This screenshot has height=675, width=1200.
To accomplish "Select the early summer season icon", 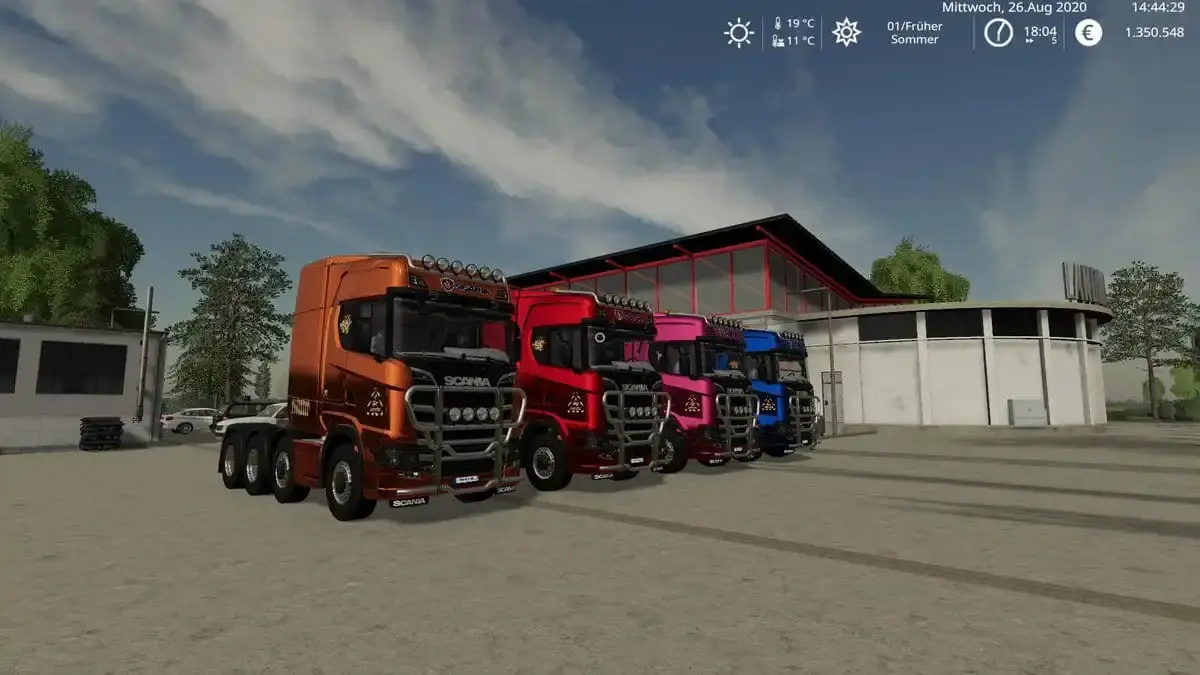I will tap(846, 32).
